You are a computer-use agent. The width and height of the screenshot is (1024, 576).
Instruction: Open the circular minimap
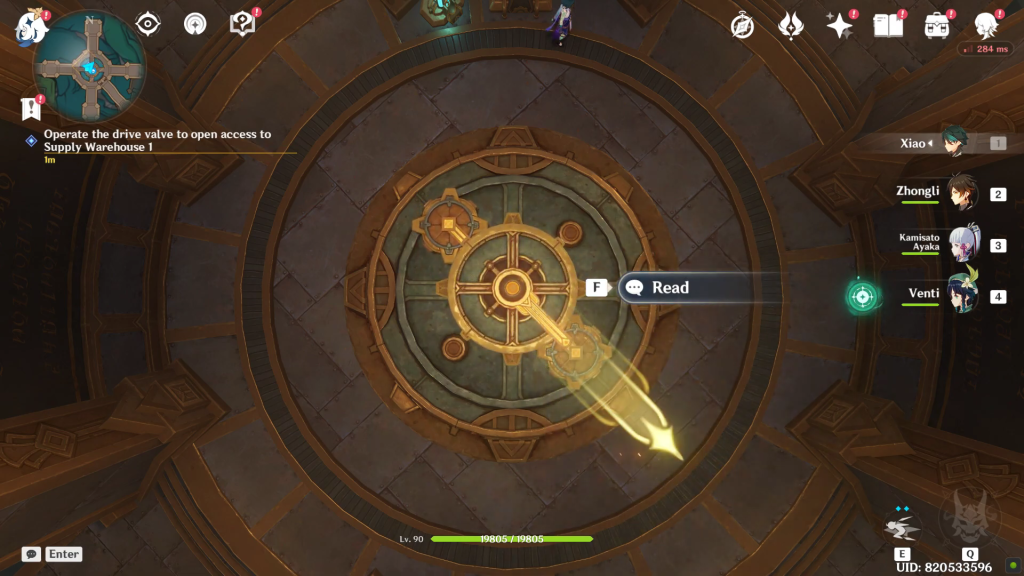pyautogui.click(x=90, y=65)
